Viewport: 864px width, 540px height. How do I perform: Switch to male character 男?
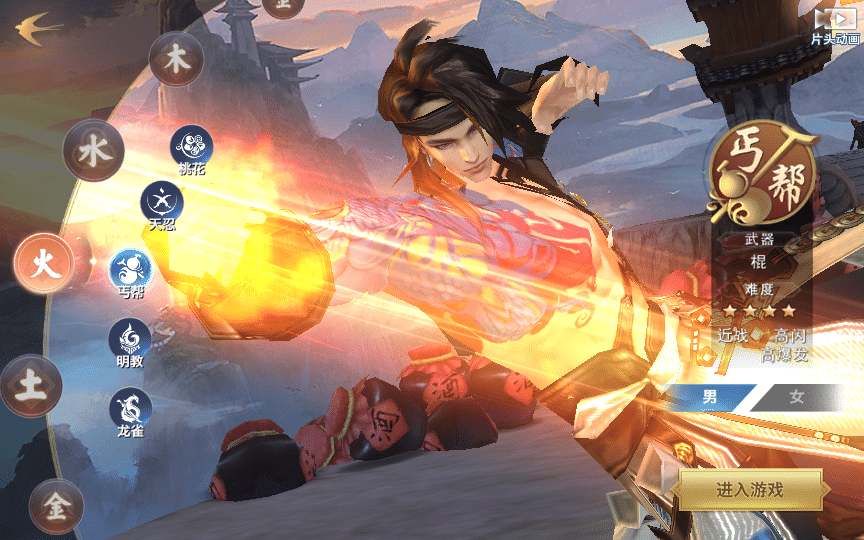pos(709,397)
